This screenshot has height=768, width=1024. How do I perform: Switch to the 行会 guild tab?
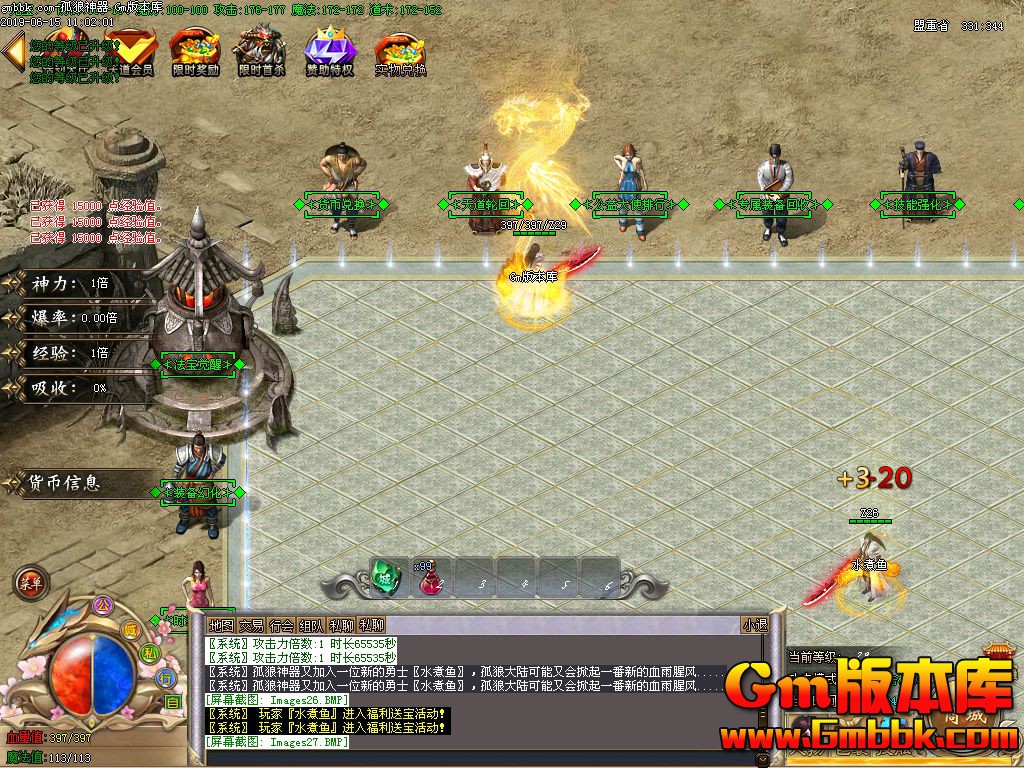282,625
